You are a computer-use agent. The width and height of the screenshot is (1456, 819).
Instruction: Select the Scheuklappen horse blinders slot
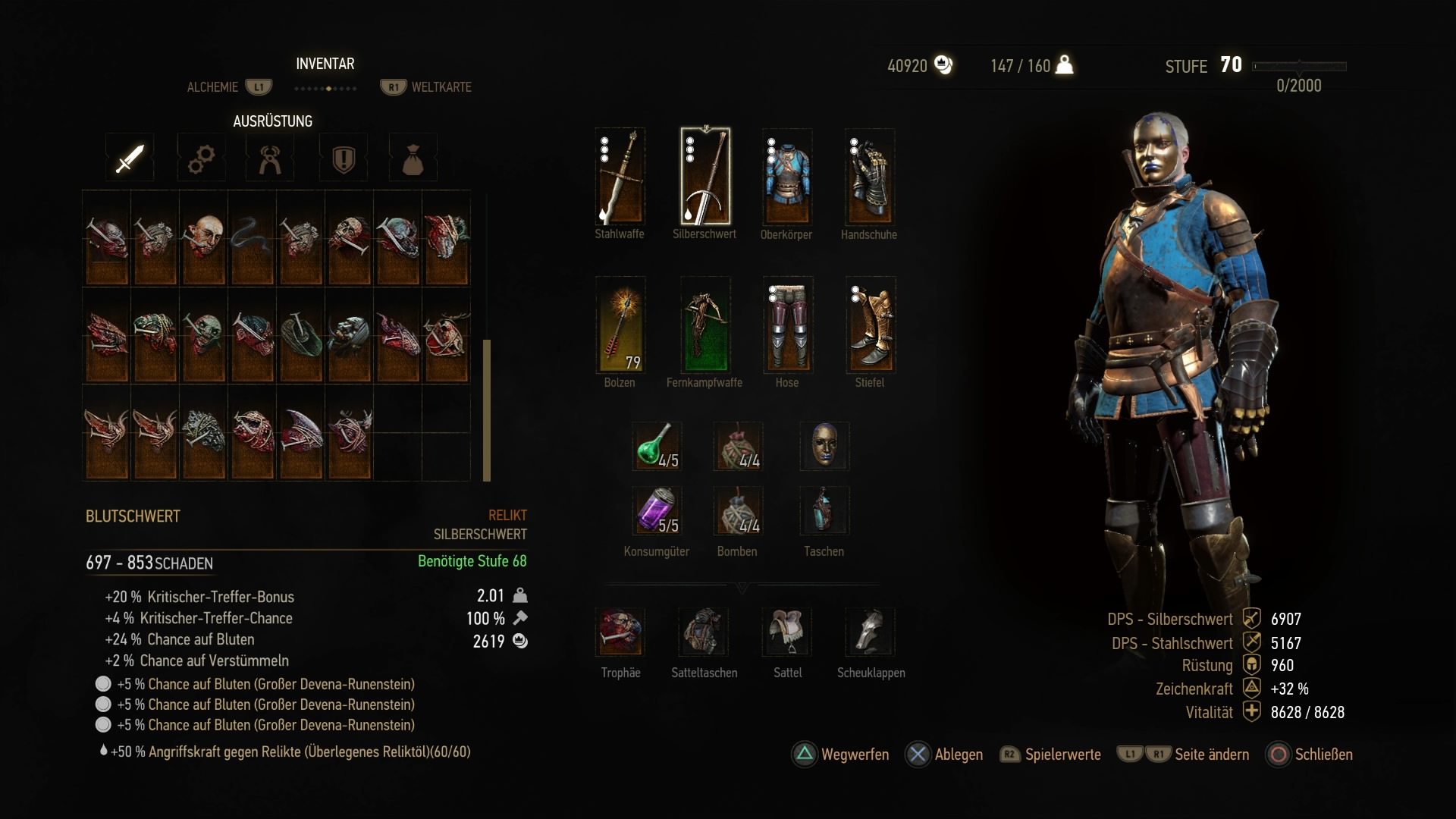[x=871, y=632]
